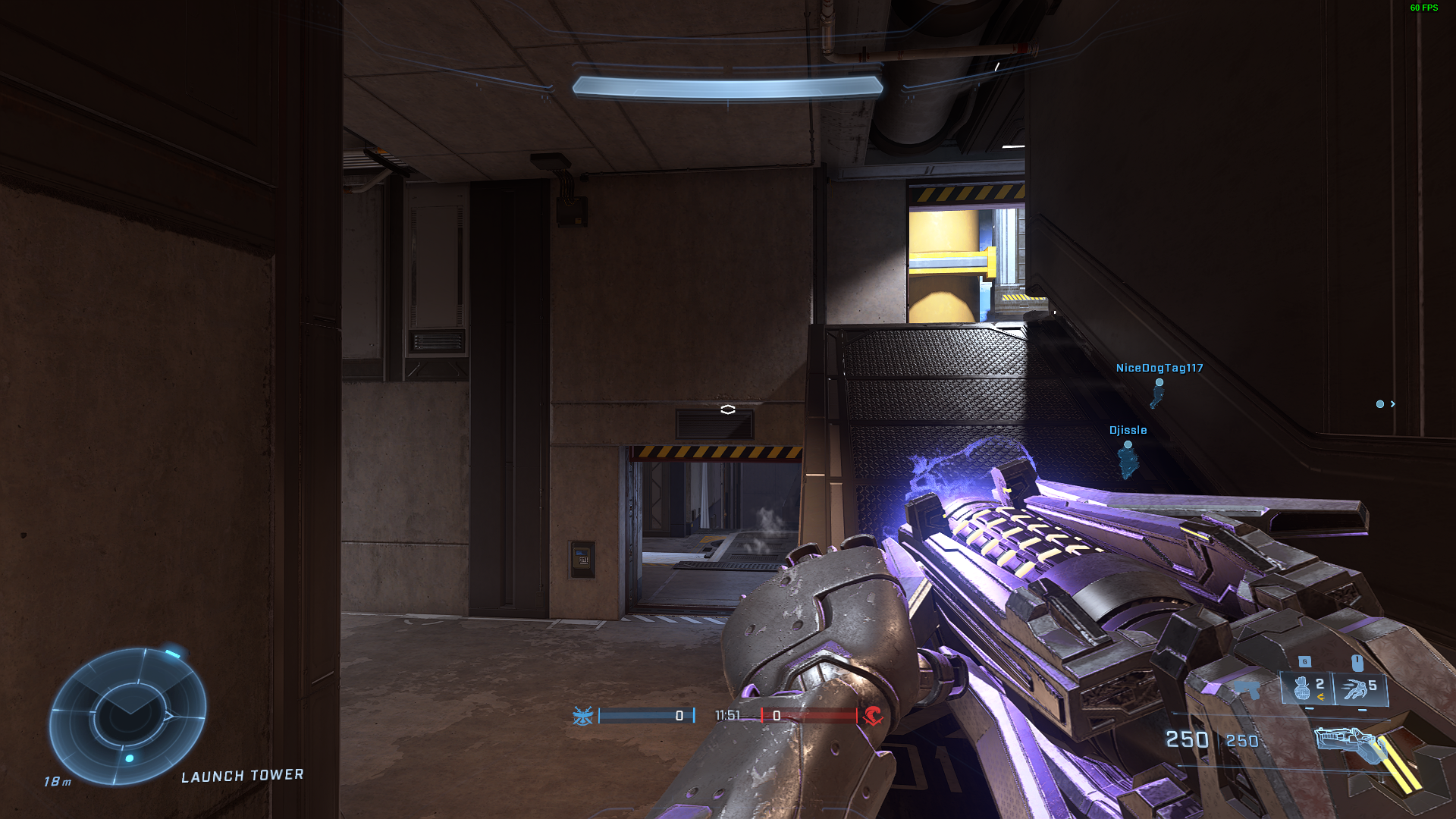Image resolution: width=1456 pixels, height=819 pixels.
Task: Select the frag grenade slot
Action: click(1306, 689)
